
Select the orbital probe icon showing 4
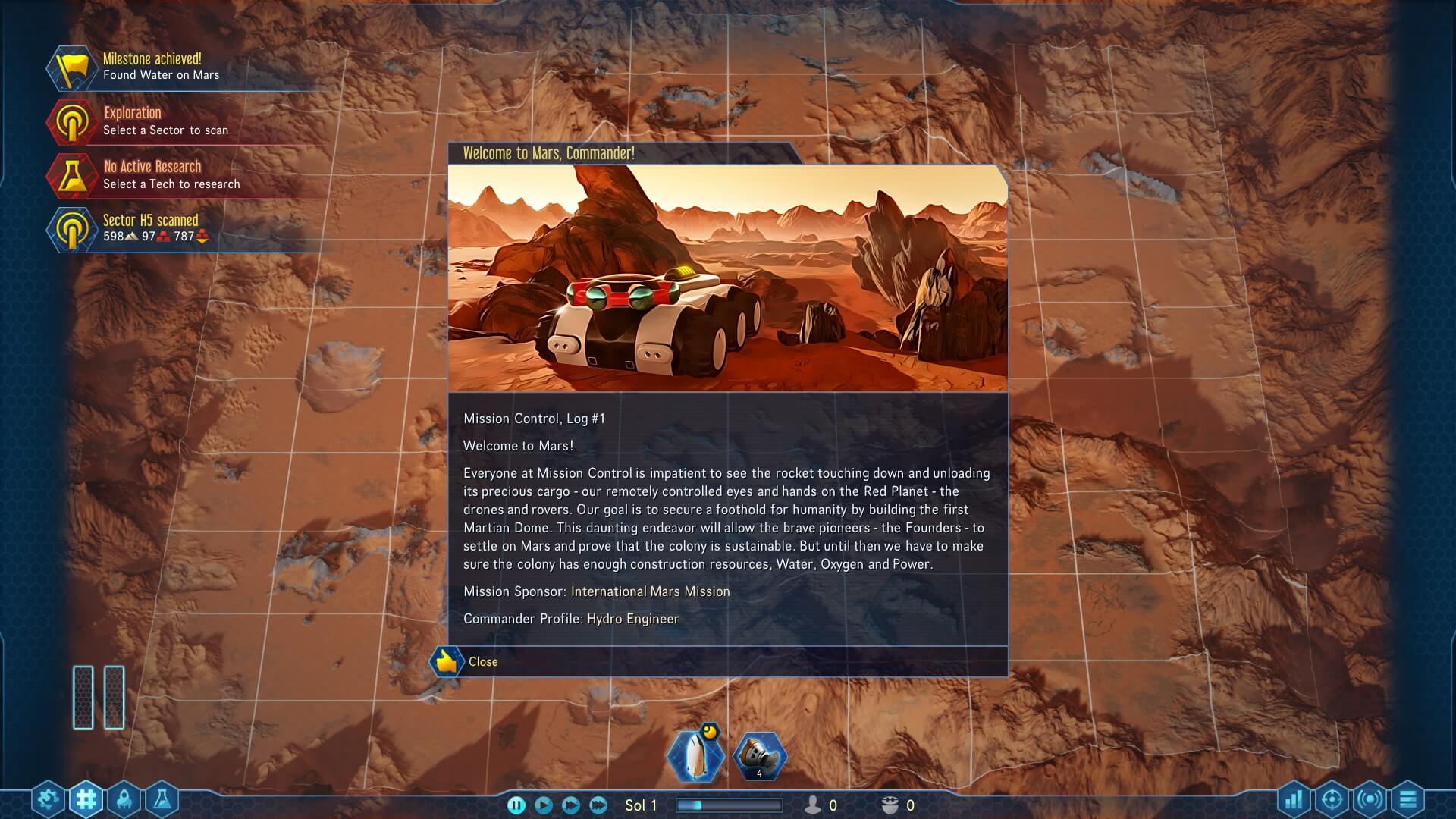coord(759,755)
